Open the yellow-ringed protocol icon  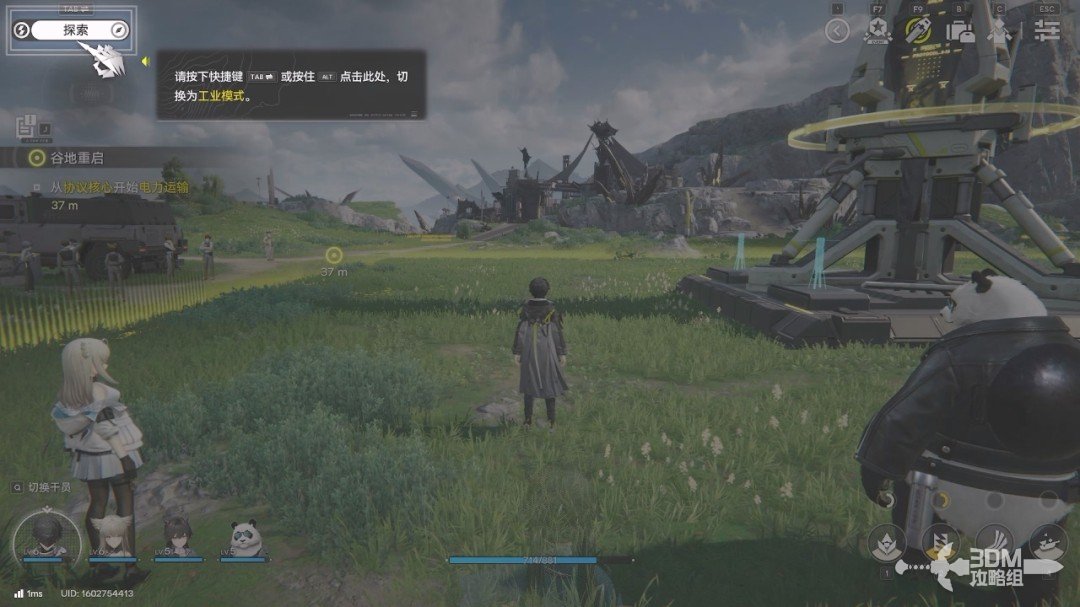[919, 30]
